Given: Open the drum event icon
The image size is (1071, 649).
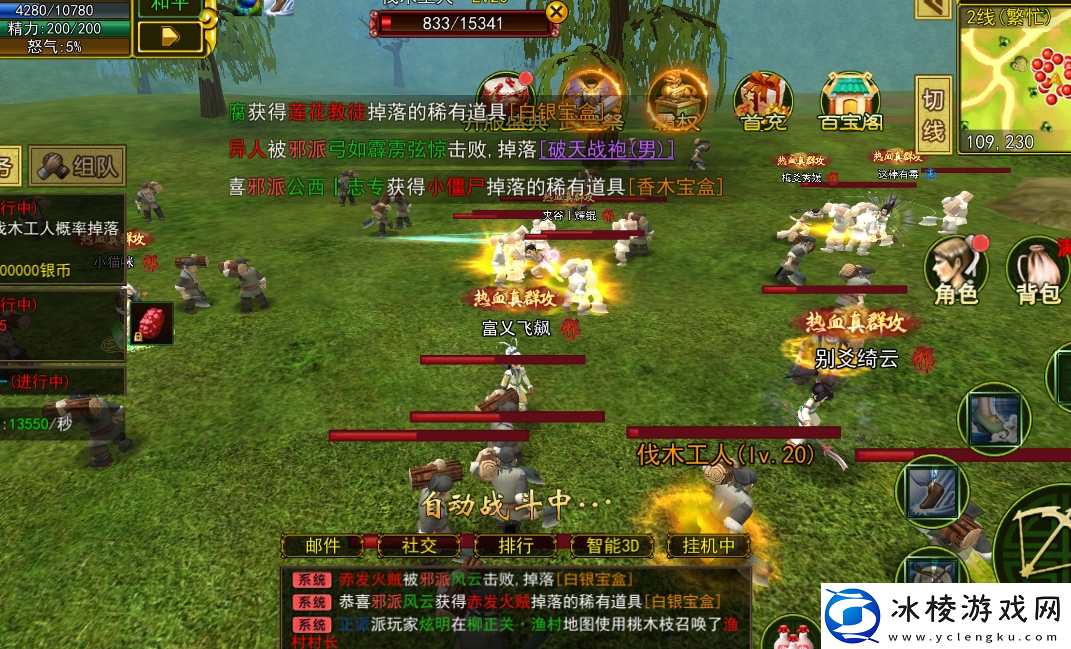Looking at the screenshot, I should pos(591,97).
